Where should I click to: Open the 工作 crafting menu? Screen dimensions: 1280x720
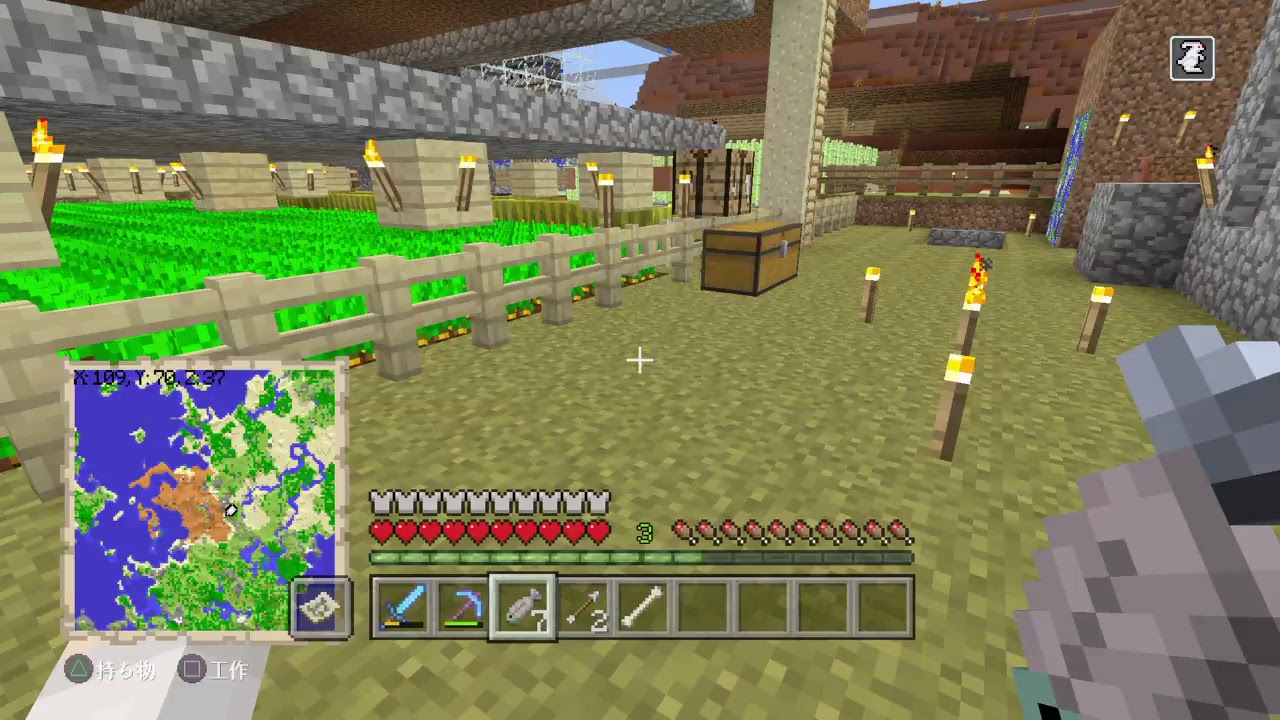tap(215, 671)
